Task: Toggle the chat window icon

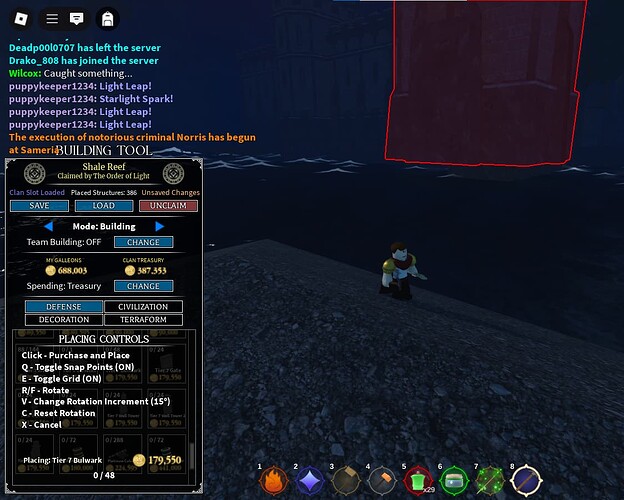Action: pyautogui.click(x=77, y=18)
